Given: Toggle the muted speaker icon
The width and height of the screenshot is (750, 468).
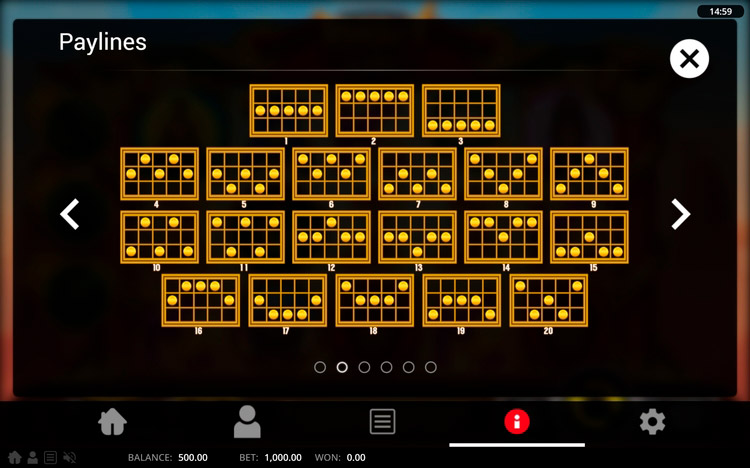Looking at the screenshot, I should tap(69, 458).
